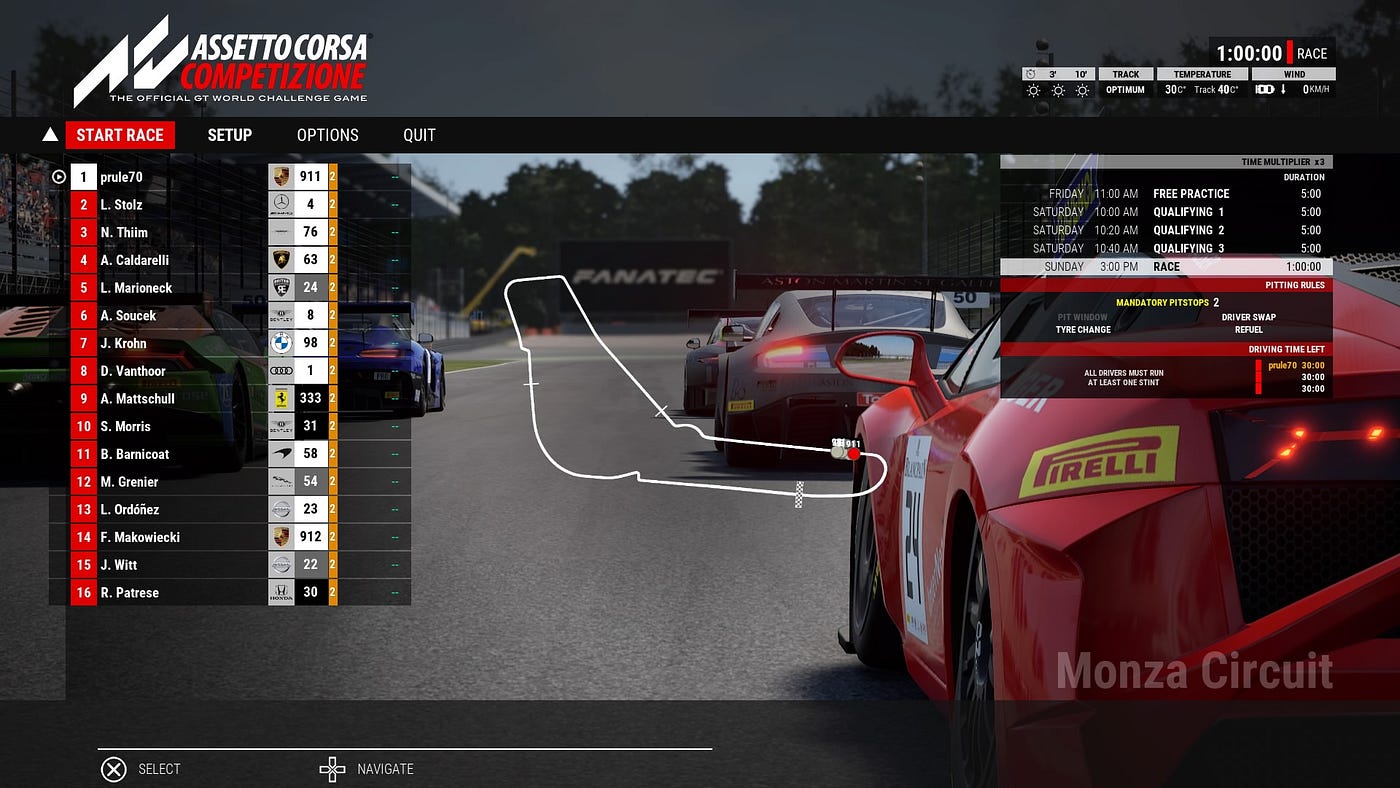Select prule70 in the grid list
This screenshot has height=788, width=1400.
click(x=180, y=177)
